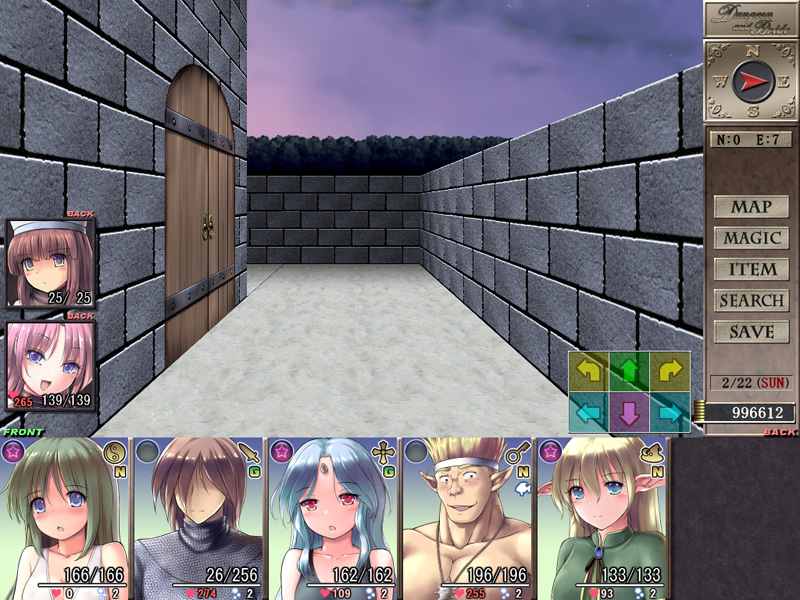This screenshot has height=600, width=800.
Task: Click the SAVE button
Action: coord(751,331)
